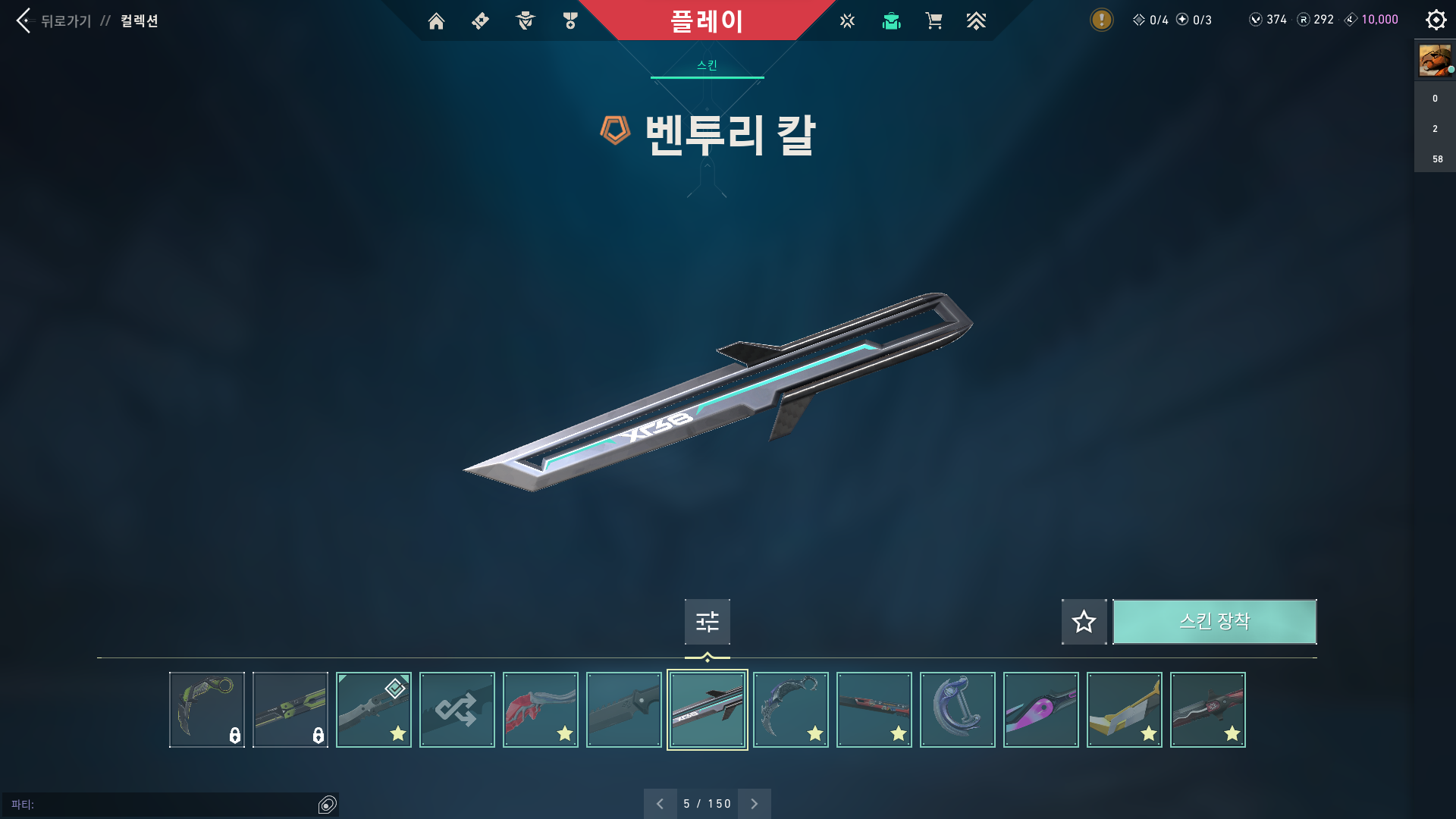Go to the previous skin page
Viewport: 1456px width, 819px height.
pos(660,804)
